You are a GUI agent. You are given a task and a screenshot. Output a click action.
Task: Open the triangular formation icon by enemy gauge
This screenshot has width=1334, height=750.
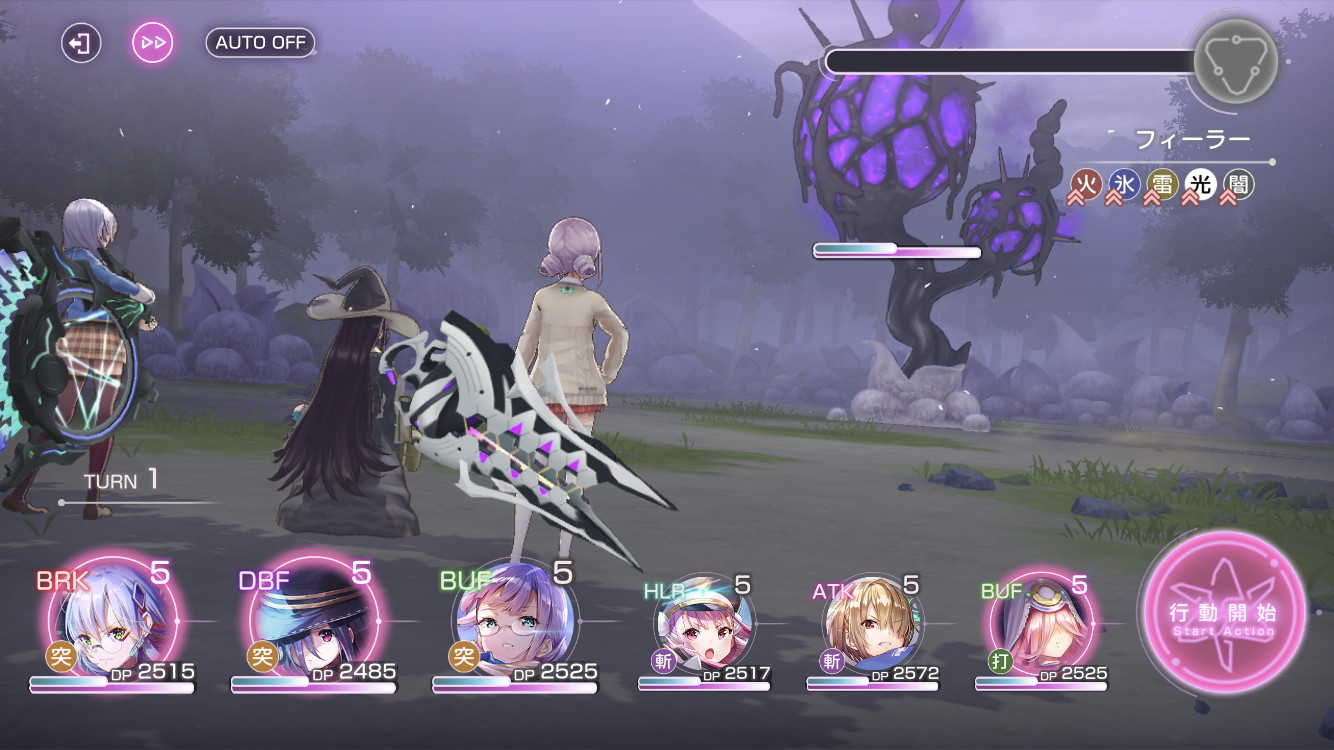(x=1236, y=61)
